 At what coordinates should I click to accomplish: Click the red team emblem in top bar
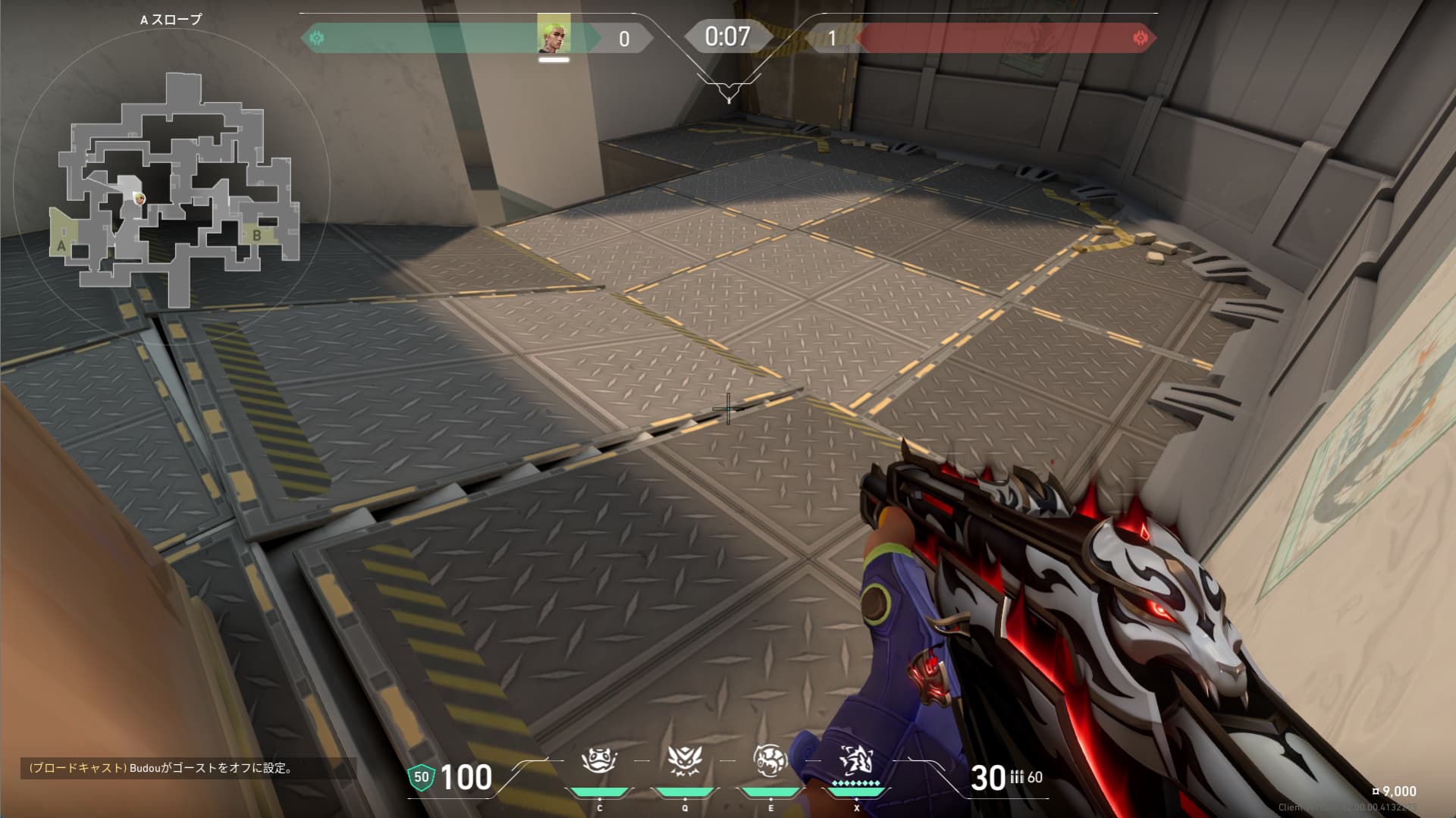pos(1139,37)
